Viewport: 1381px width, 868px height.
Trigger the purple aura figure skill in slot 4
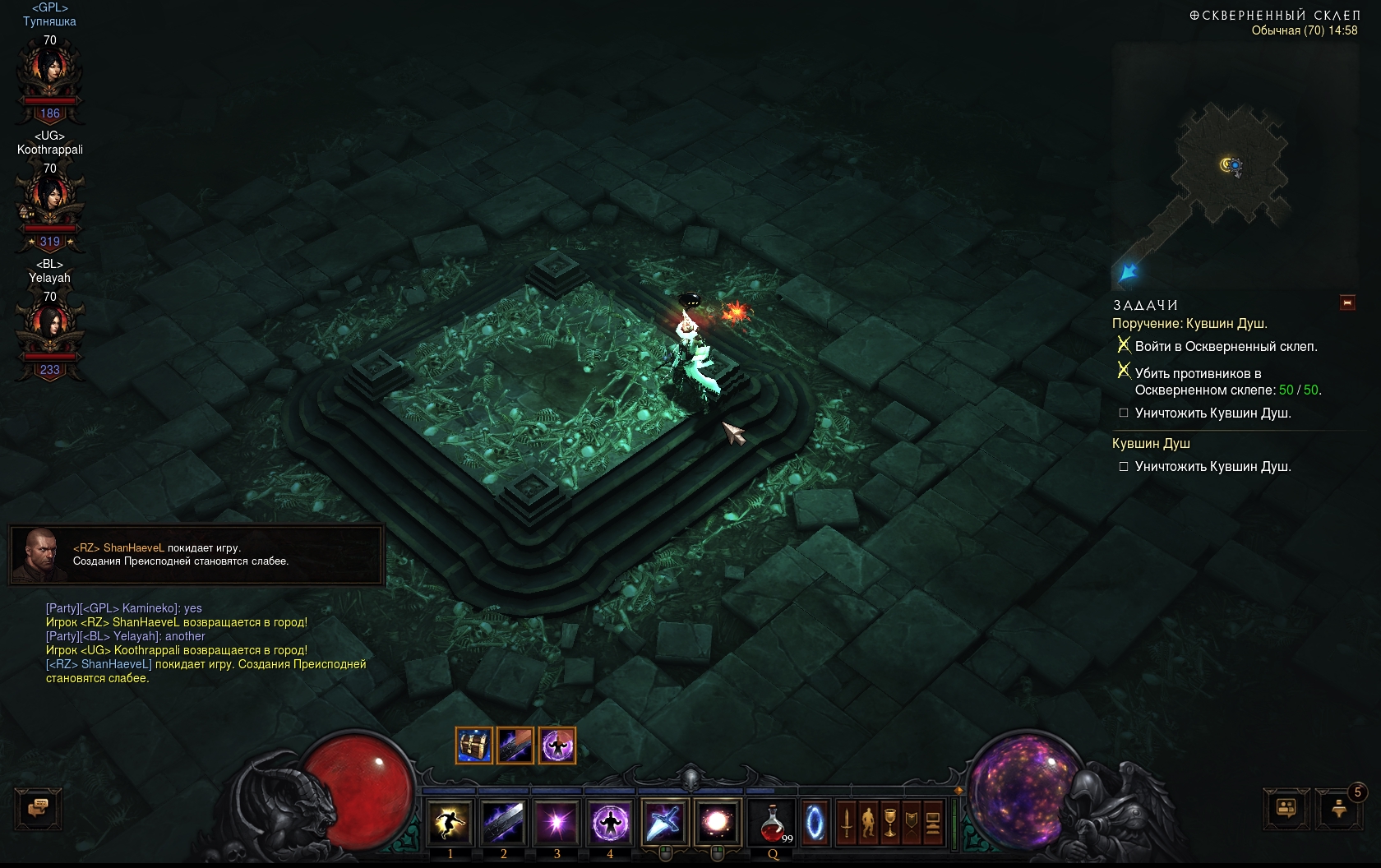pos(610,822)
